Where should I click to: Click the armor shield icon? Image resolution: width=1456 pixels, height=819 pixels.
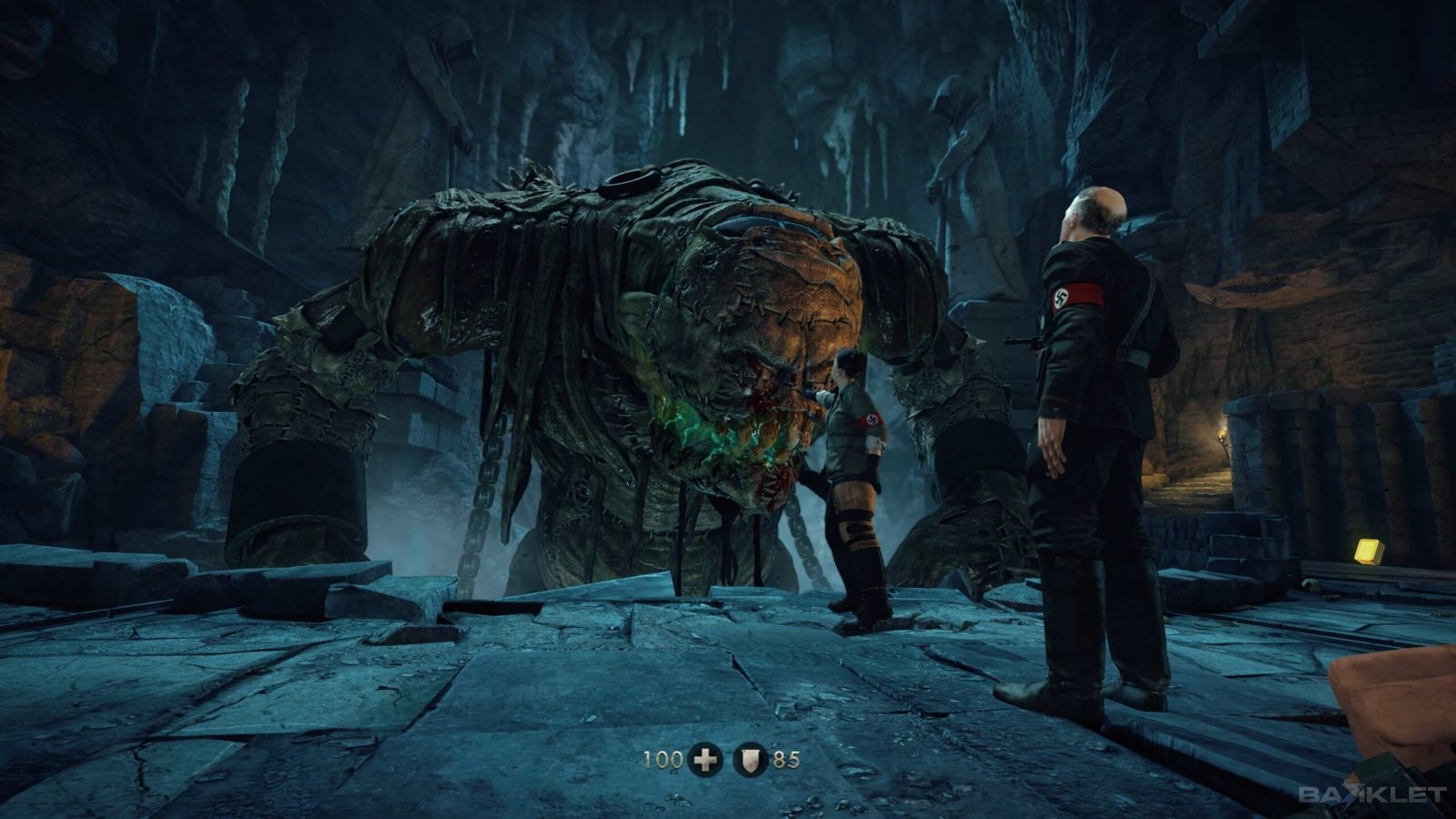pos(749,758)
